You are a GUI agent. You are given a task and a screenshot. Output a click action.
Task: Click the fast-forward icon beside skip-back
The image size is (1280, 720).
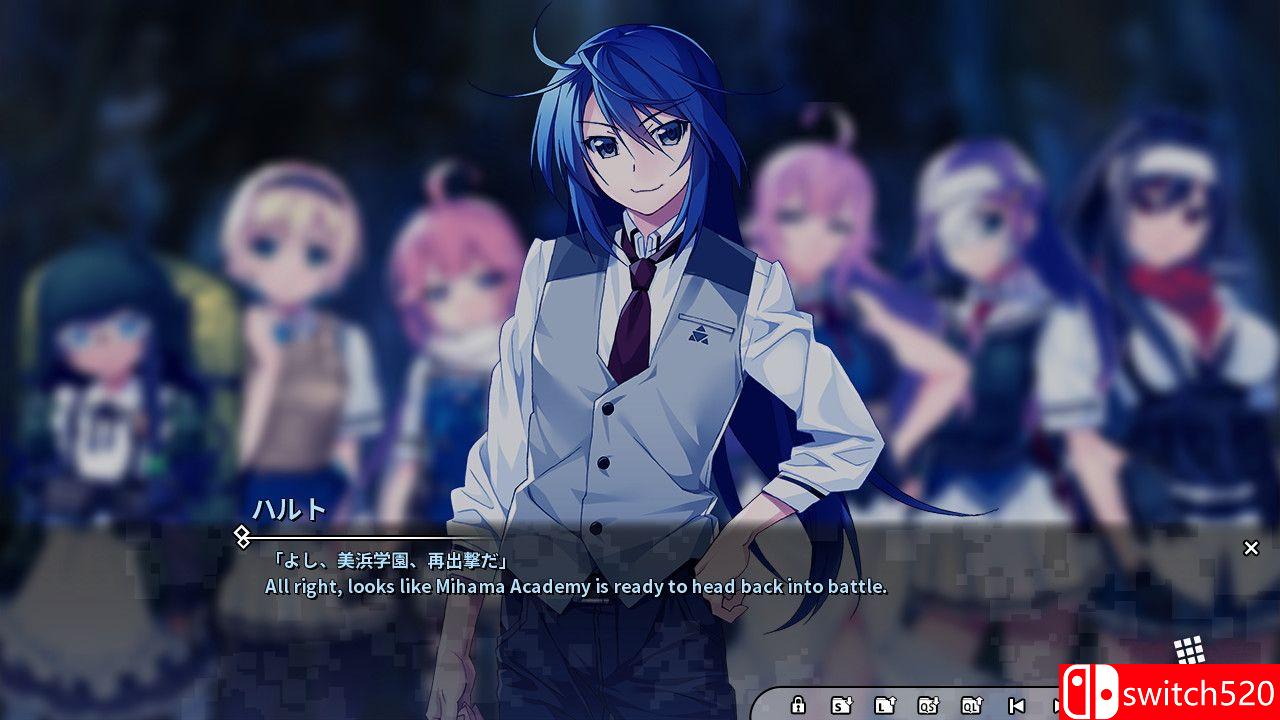[x=1057, y=706]
